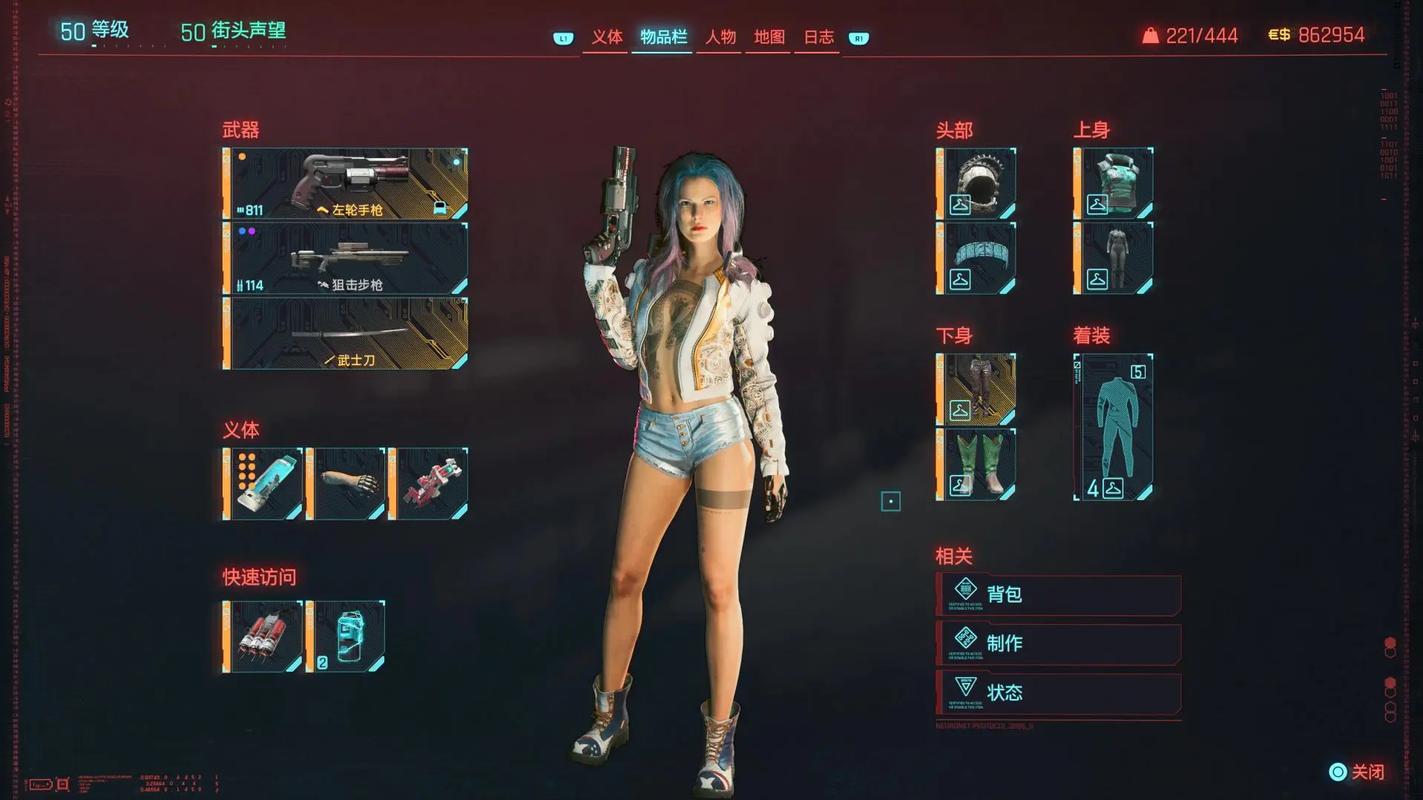Image resolution: width=1423 pixels, height=800 pixels.
Task: Select the green boots slot
Action: coord(976,464)
